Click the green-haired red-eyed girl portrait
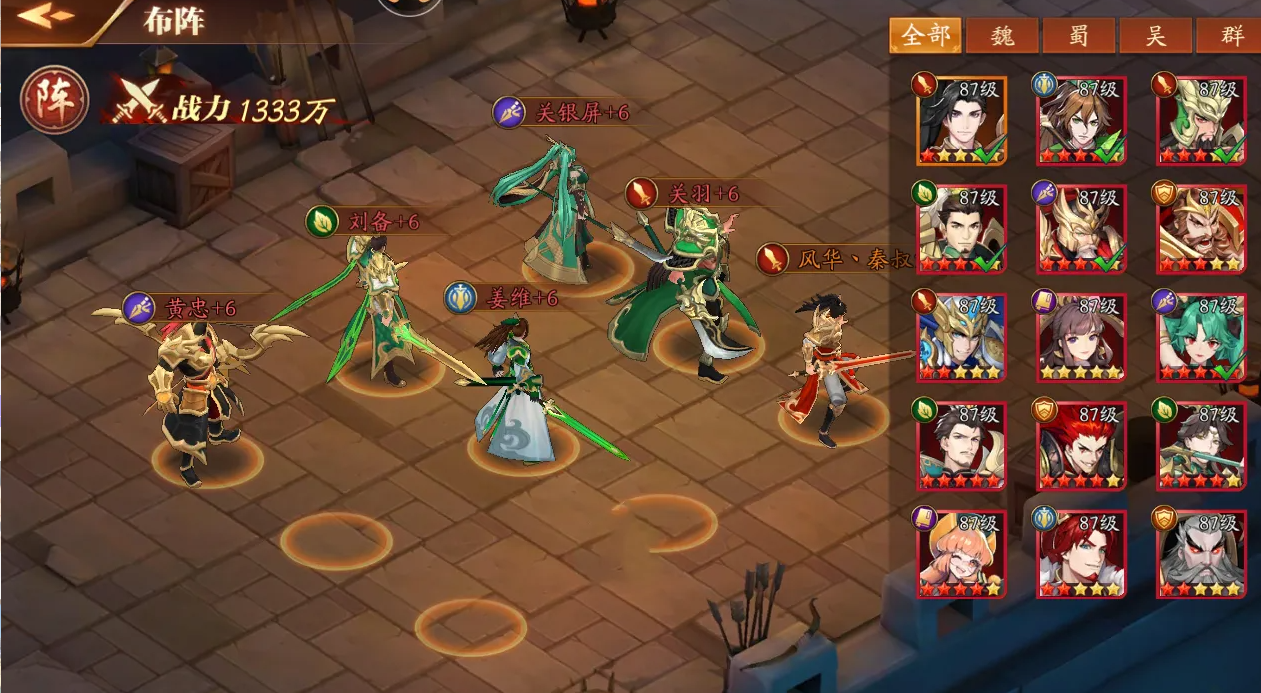This screenshot has height=693, width=1261. point(1201,336)
